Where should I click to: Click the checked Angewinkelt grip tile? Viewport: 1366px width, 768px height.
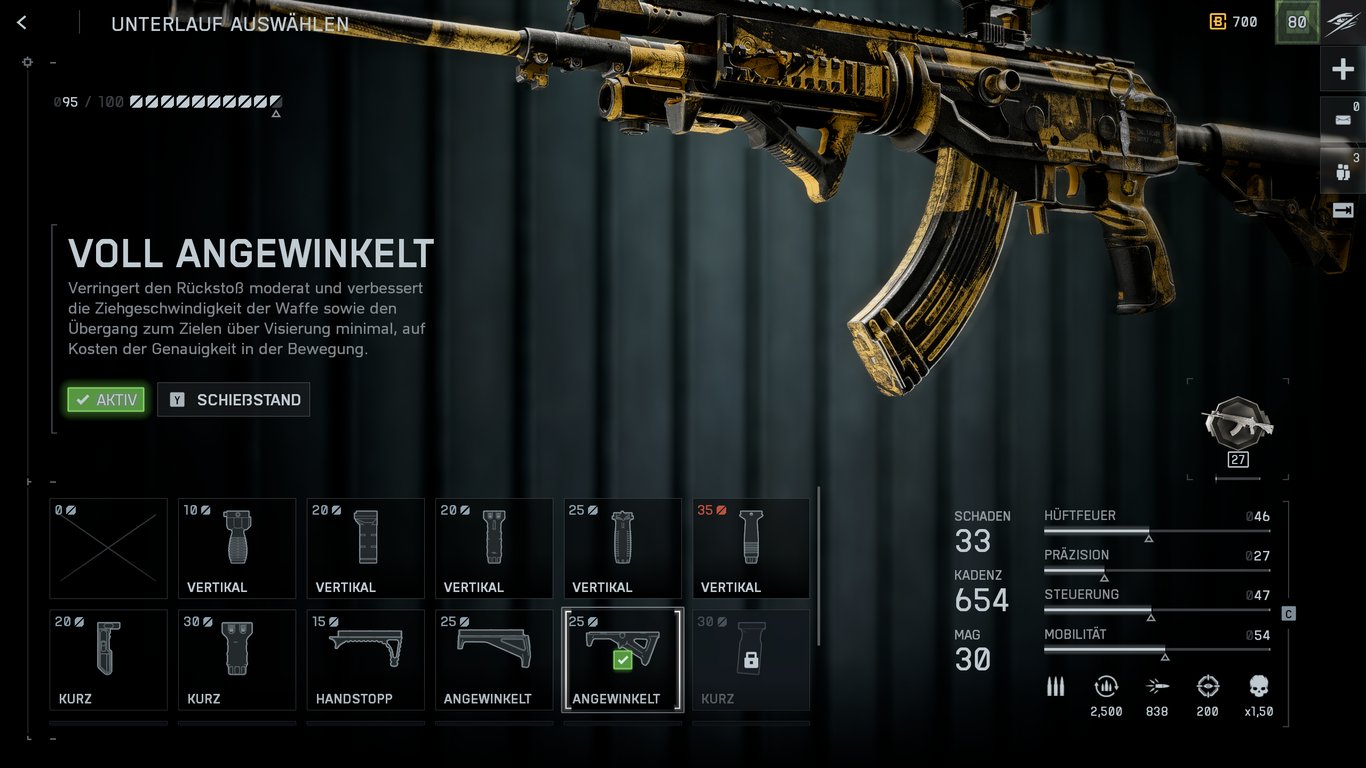622,659
